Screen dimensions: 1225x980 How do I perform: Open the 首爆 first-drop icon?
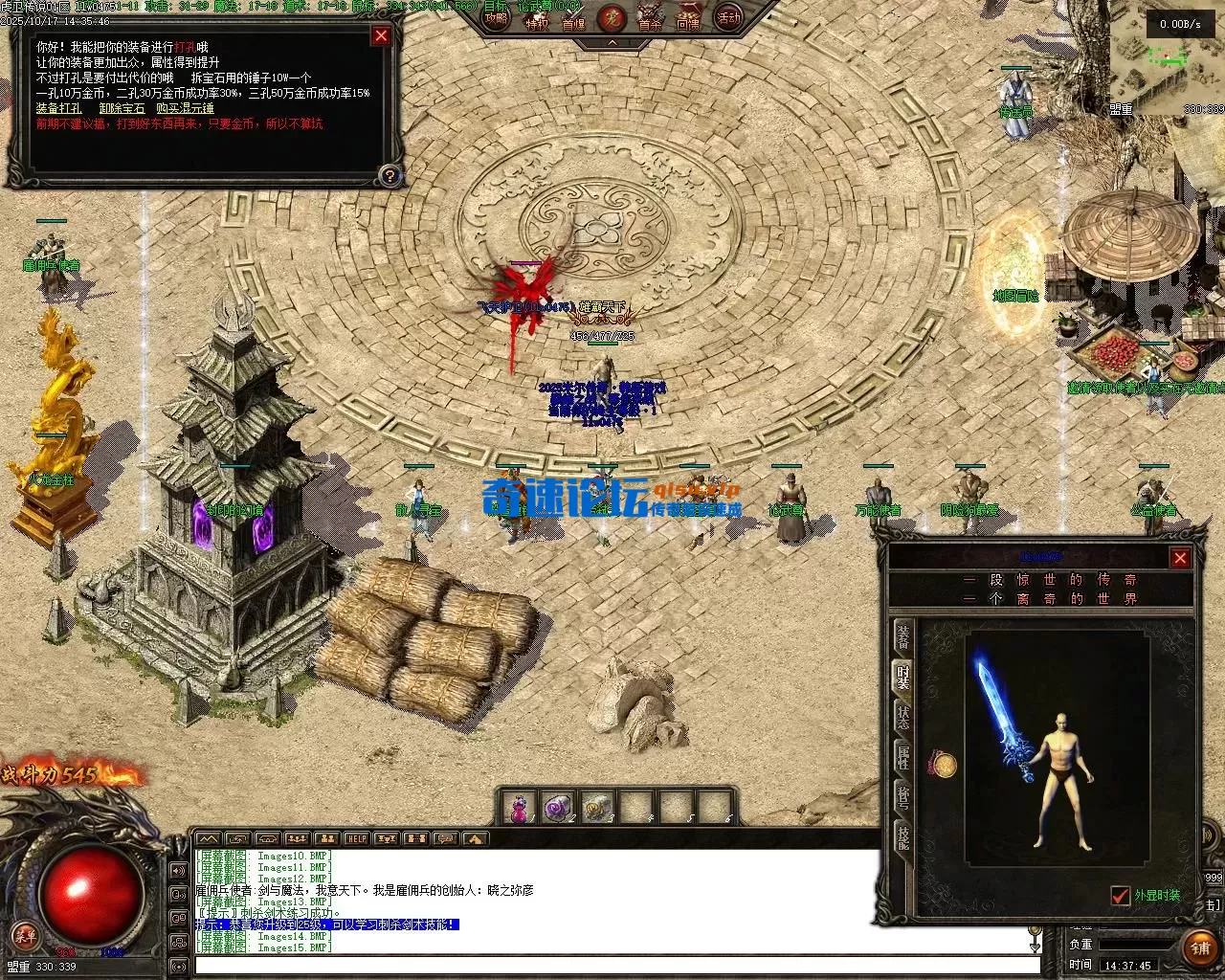[573, 21]
